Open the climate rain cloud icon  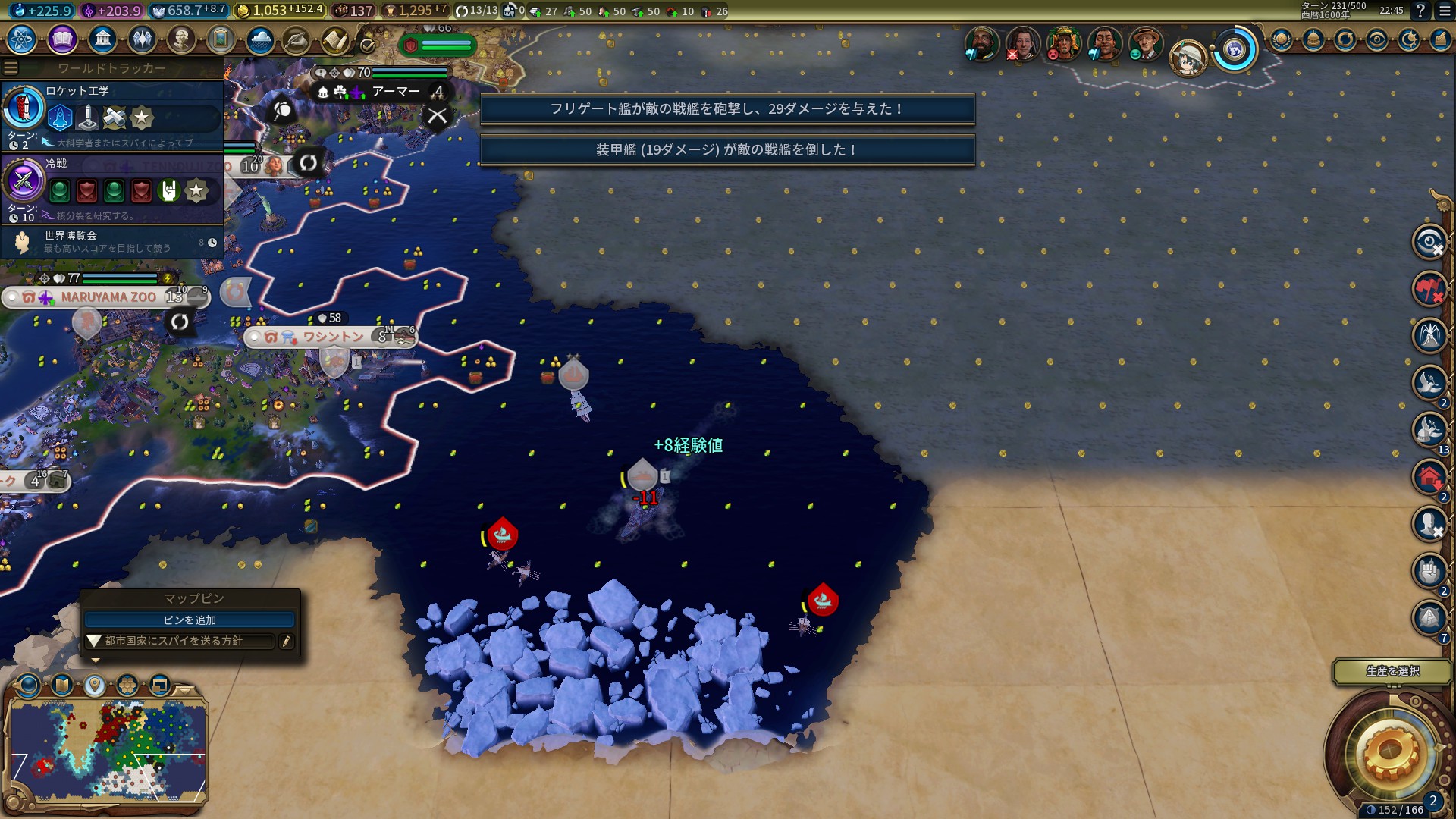(259, 39)
